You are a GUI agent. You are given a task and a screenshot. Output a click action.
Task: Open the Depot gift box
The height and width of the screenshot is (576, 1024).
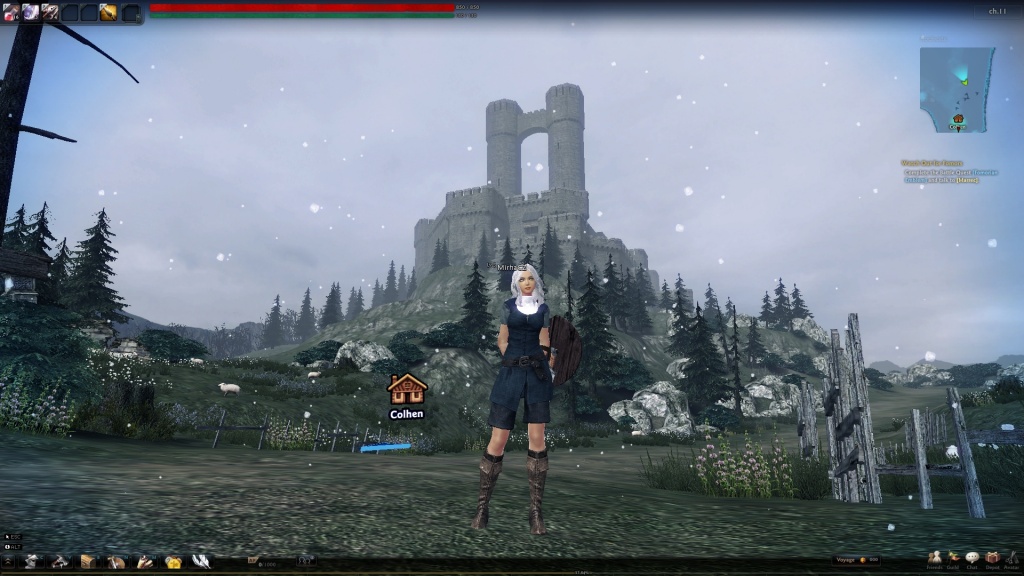(x=992, y=558)
